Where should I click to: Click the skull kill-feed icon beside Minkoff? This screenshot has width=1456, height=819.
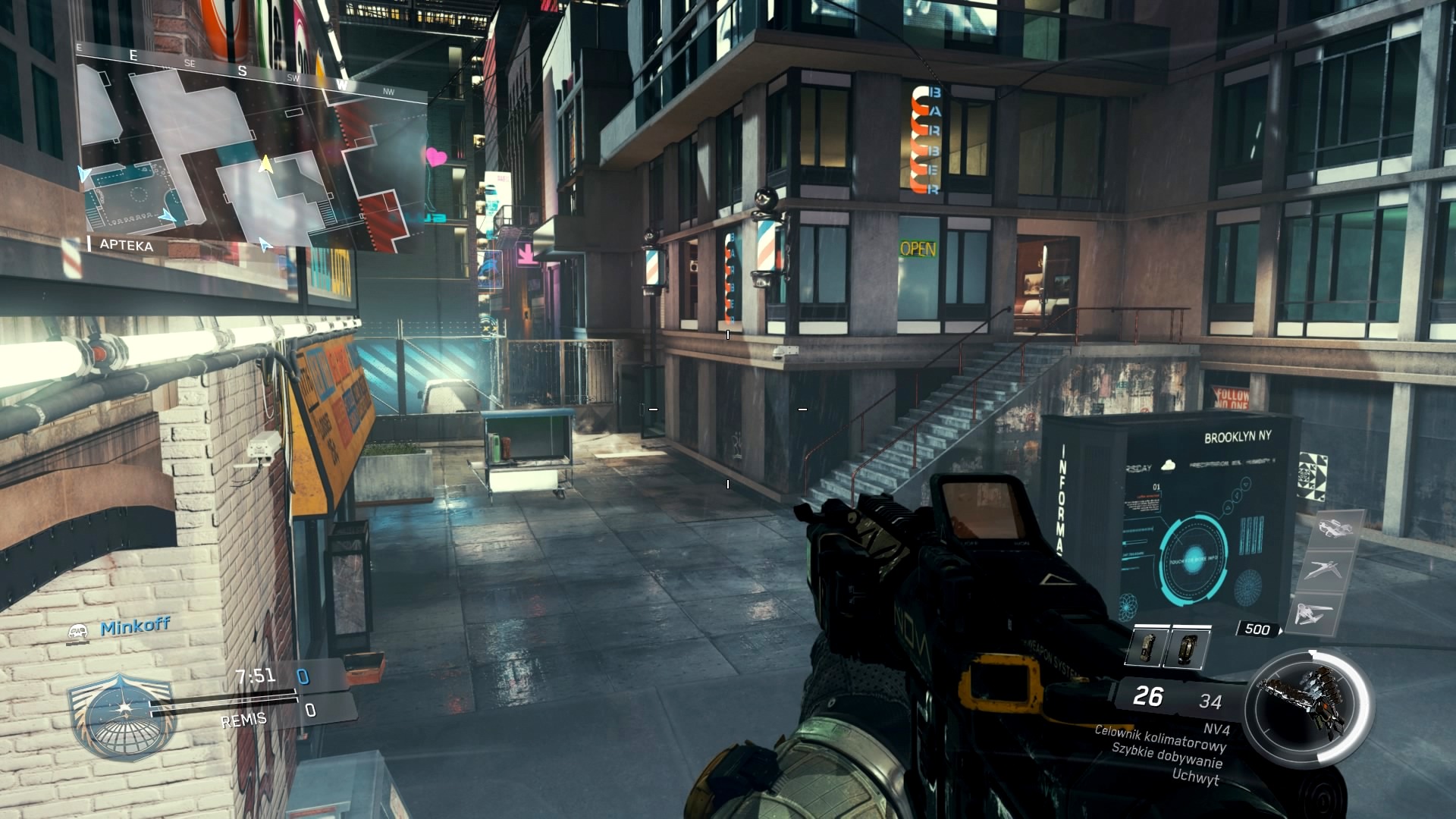pyautogui.click(x=77, y=632)
